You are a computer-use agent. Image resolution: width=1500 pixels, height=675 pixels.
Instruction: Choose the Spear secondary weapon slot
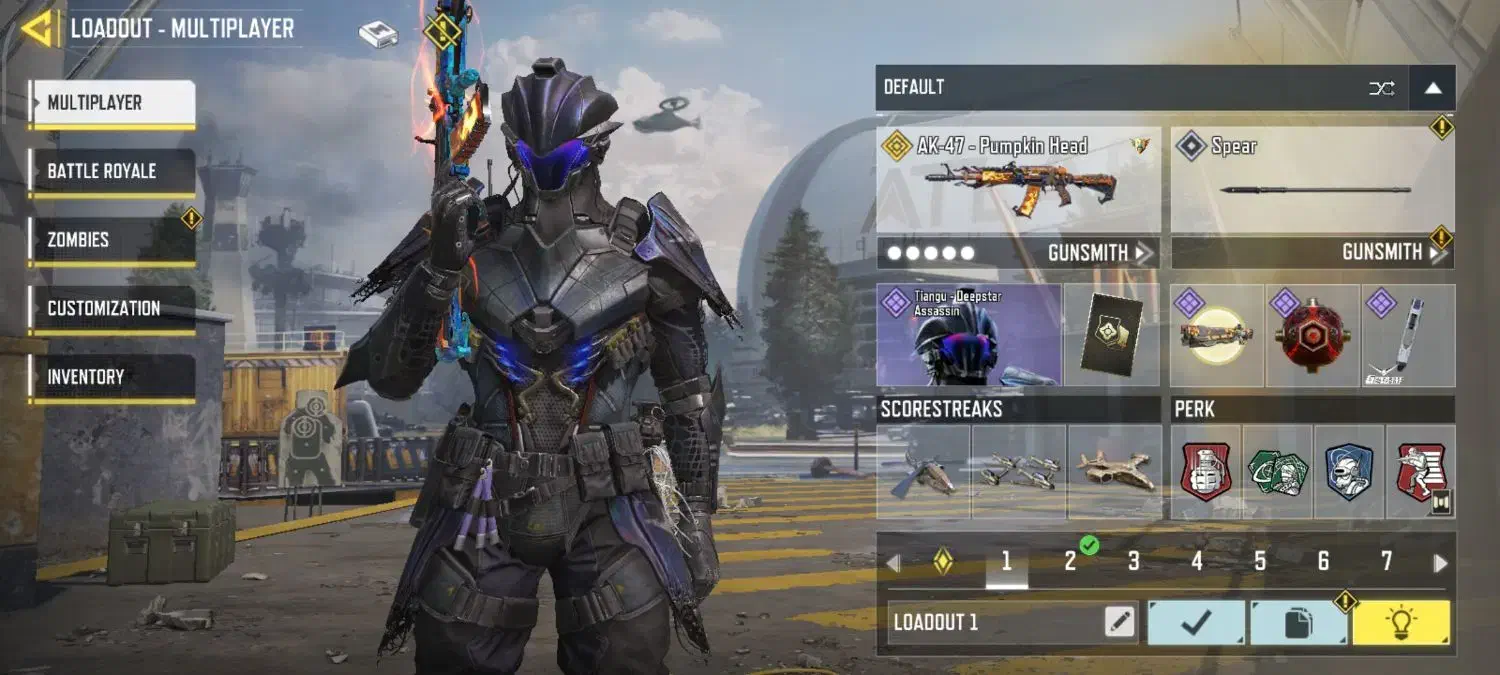[1312, 181]
